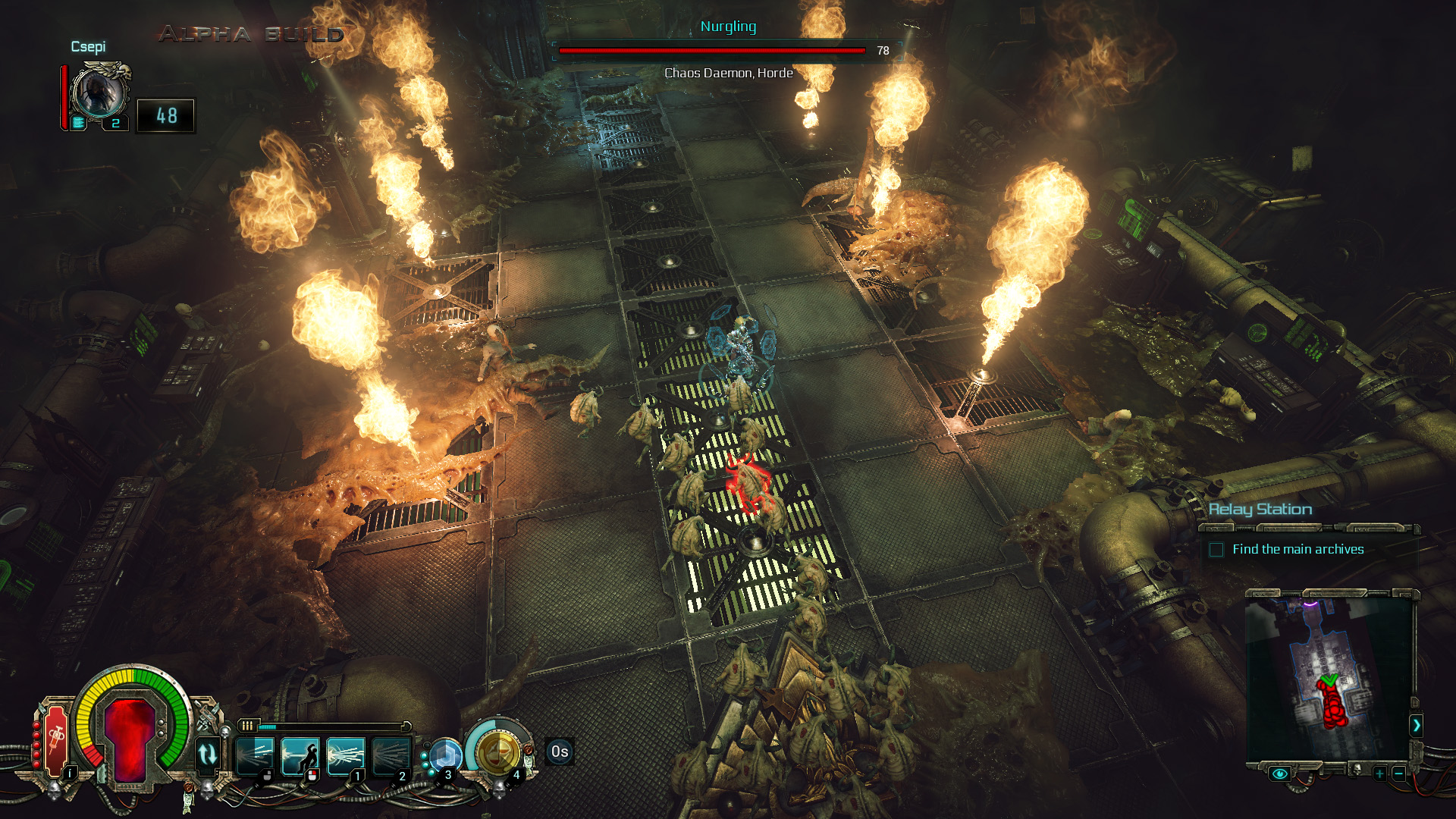This screenshot has height=819, width=1456.
Task: Fire the beam skill in slot 1
Action: tap(345, 757)
